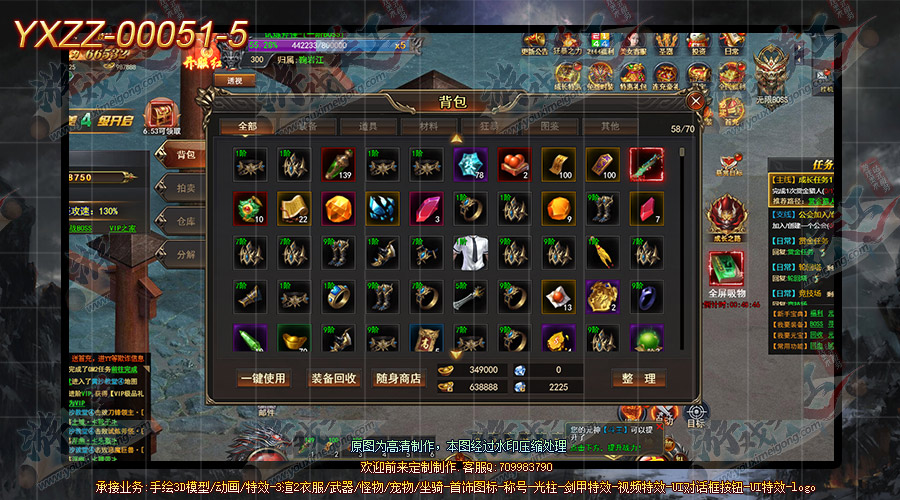Select the red-bordered green rifle slot
The image size is (900, 500).
pos(646,165)
